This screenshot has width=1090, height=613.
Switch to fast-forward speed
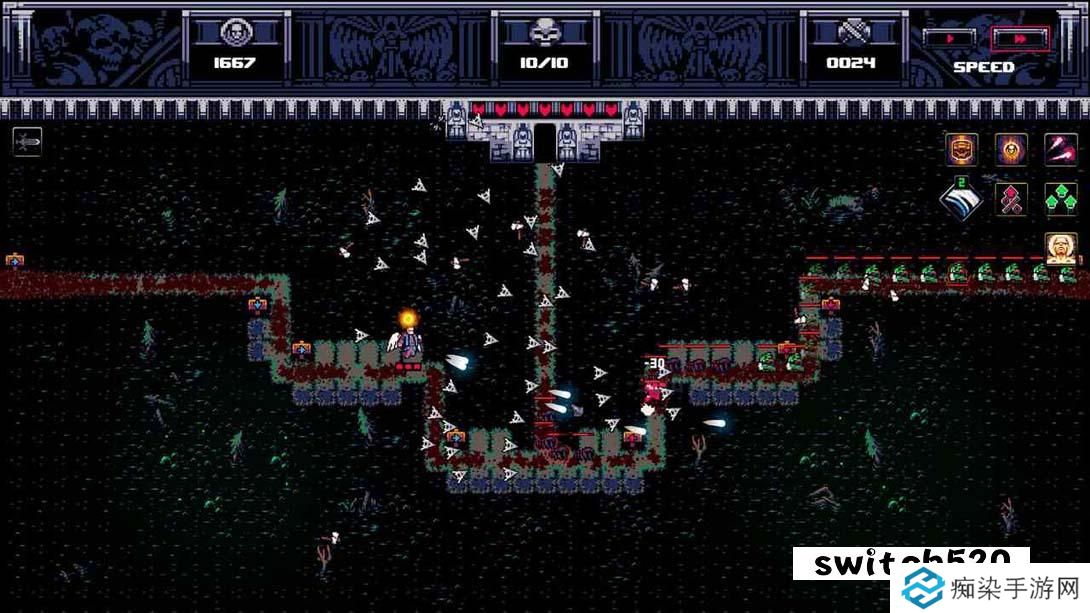coord(1020,38)
